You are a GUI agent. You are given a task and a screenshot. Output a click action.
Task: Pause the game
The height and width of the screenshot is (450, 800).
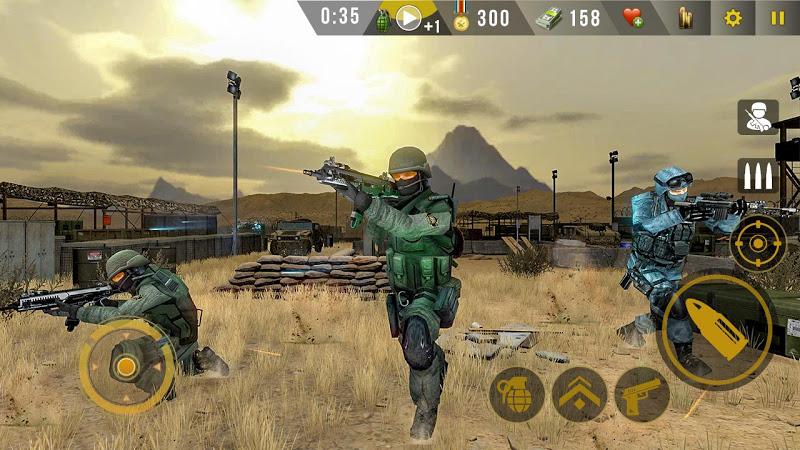[x=777, y=18]
